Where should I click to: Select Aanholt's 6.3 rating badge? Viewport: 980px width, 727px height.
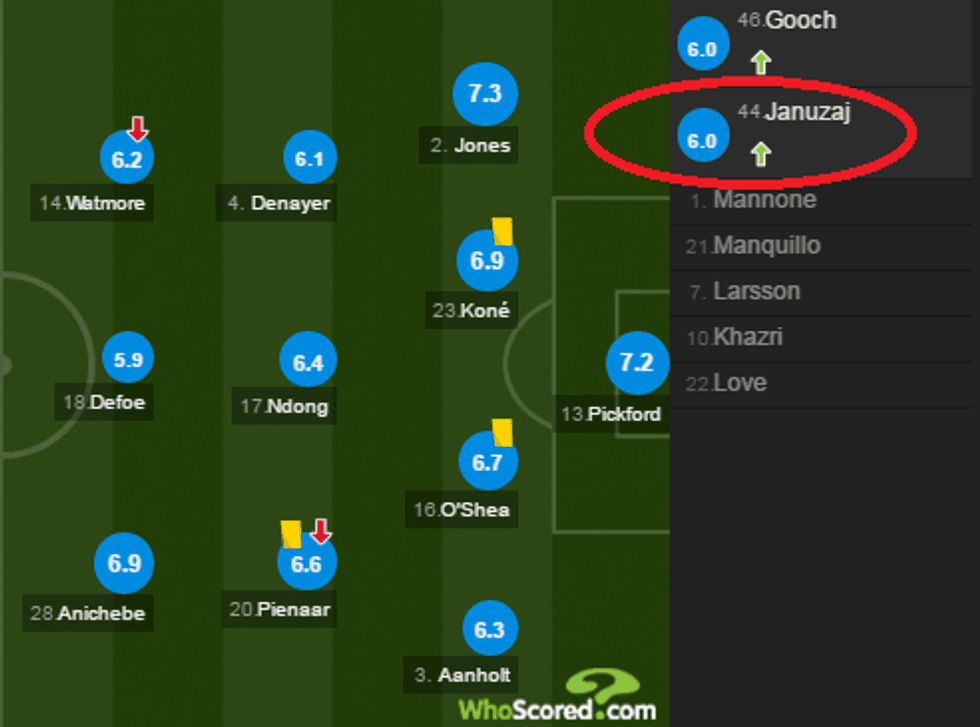coord(490,630)
